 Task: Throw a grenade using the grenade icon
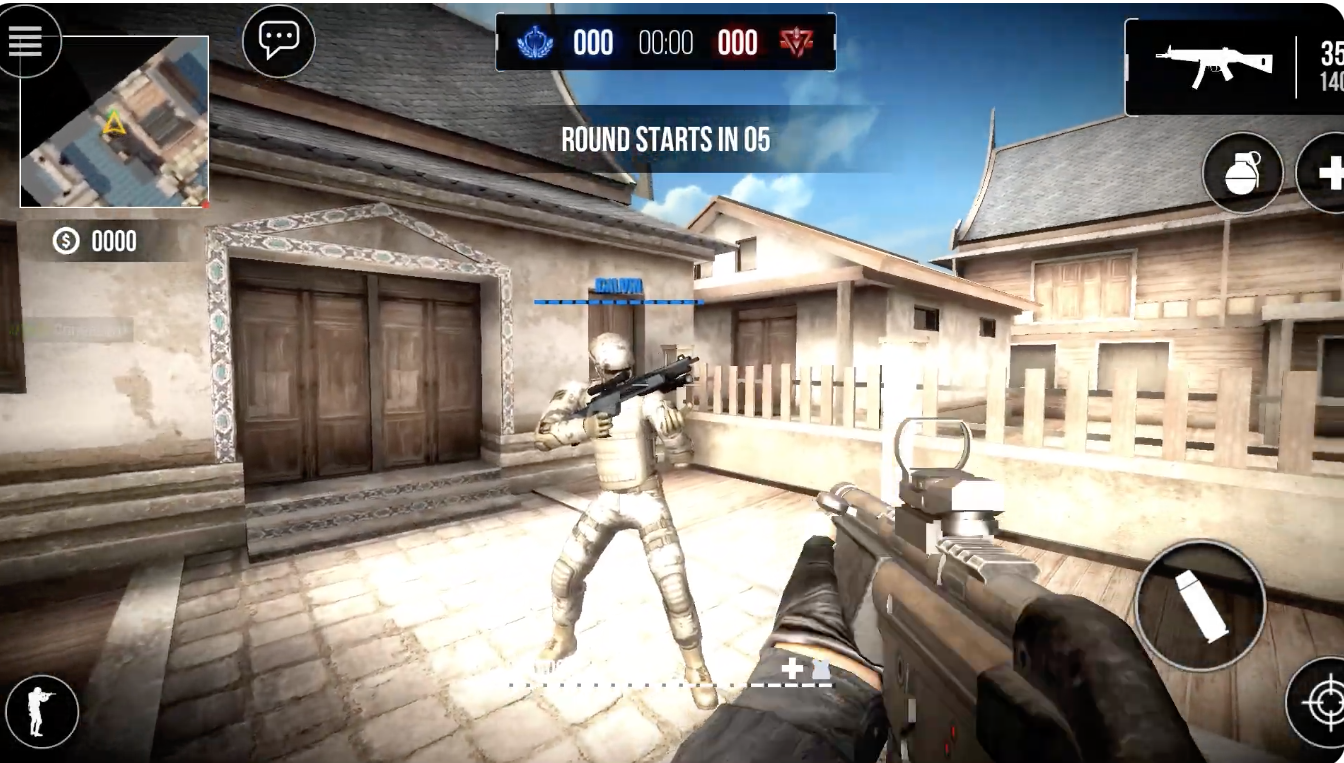coord(1243,172)
